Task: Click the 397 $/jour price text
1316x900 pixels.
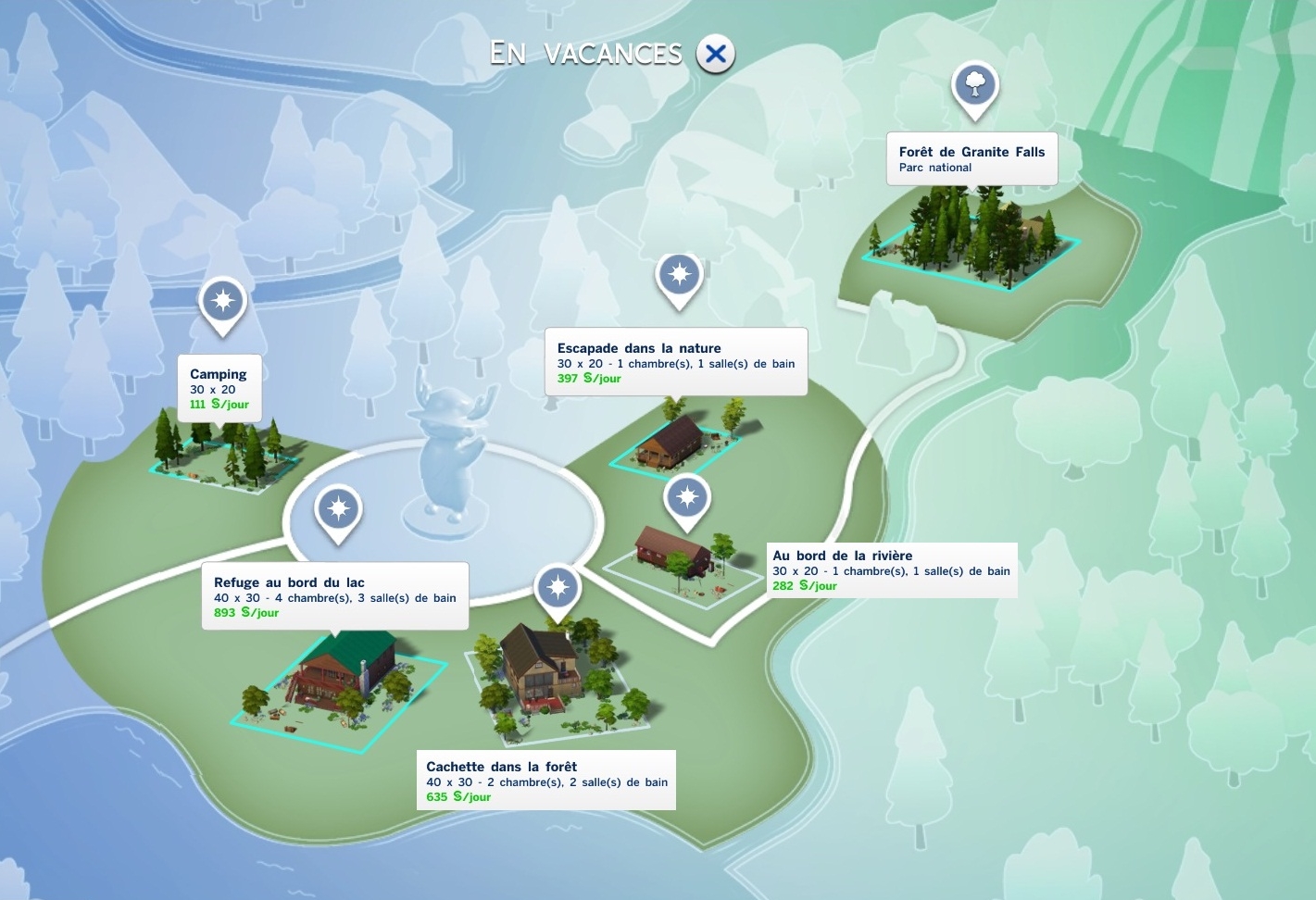Action: click(591, 378)
